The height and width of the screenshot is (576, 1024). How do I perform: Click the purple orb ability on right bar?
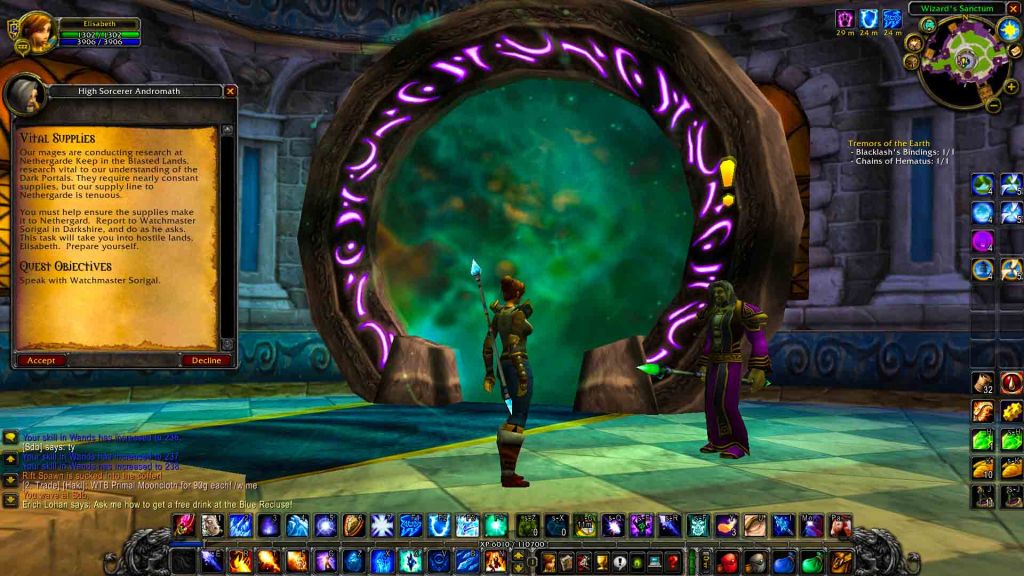983,241
